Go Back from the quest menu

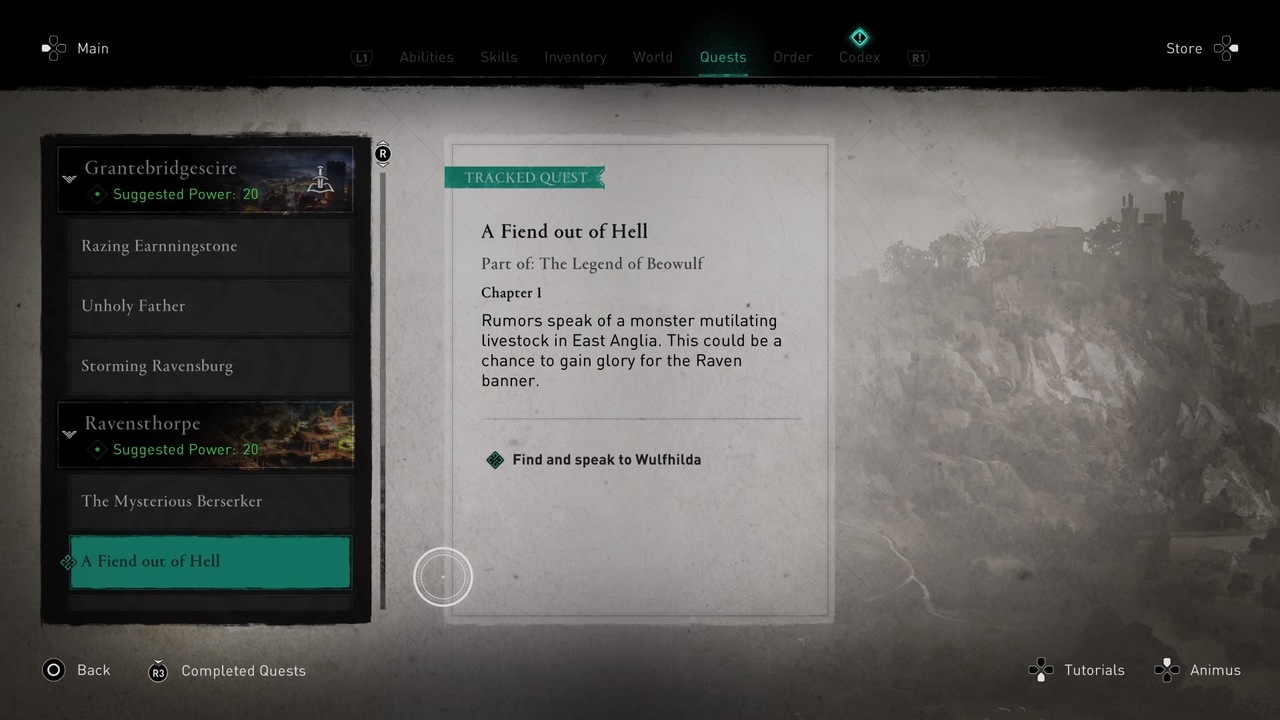pyautogui.click(x=93, y=671)
